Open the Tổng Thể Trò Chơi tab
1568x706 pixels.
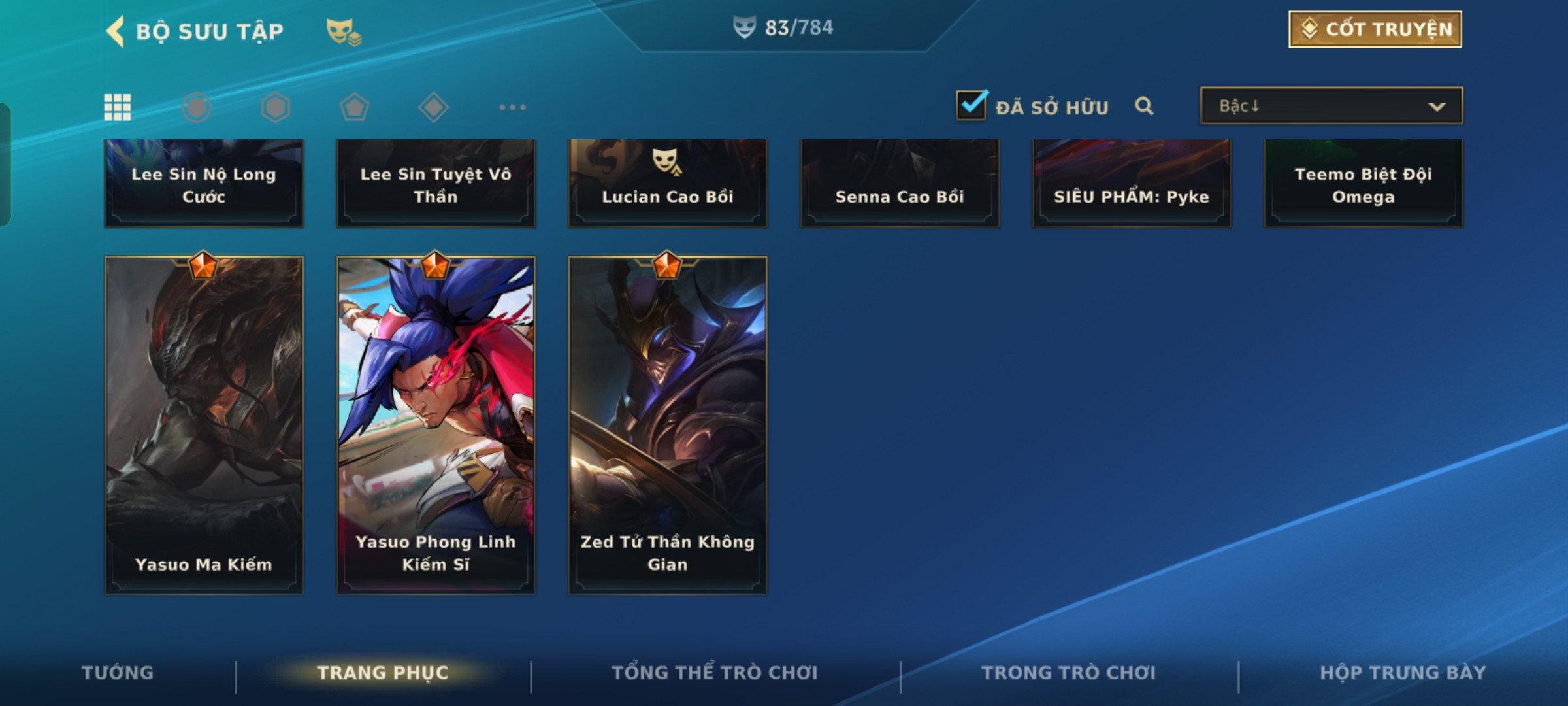pos(715,673)
